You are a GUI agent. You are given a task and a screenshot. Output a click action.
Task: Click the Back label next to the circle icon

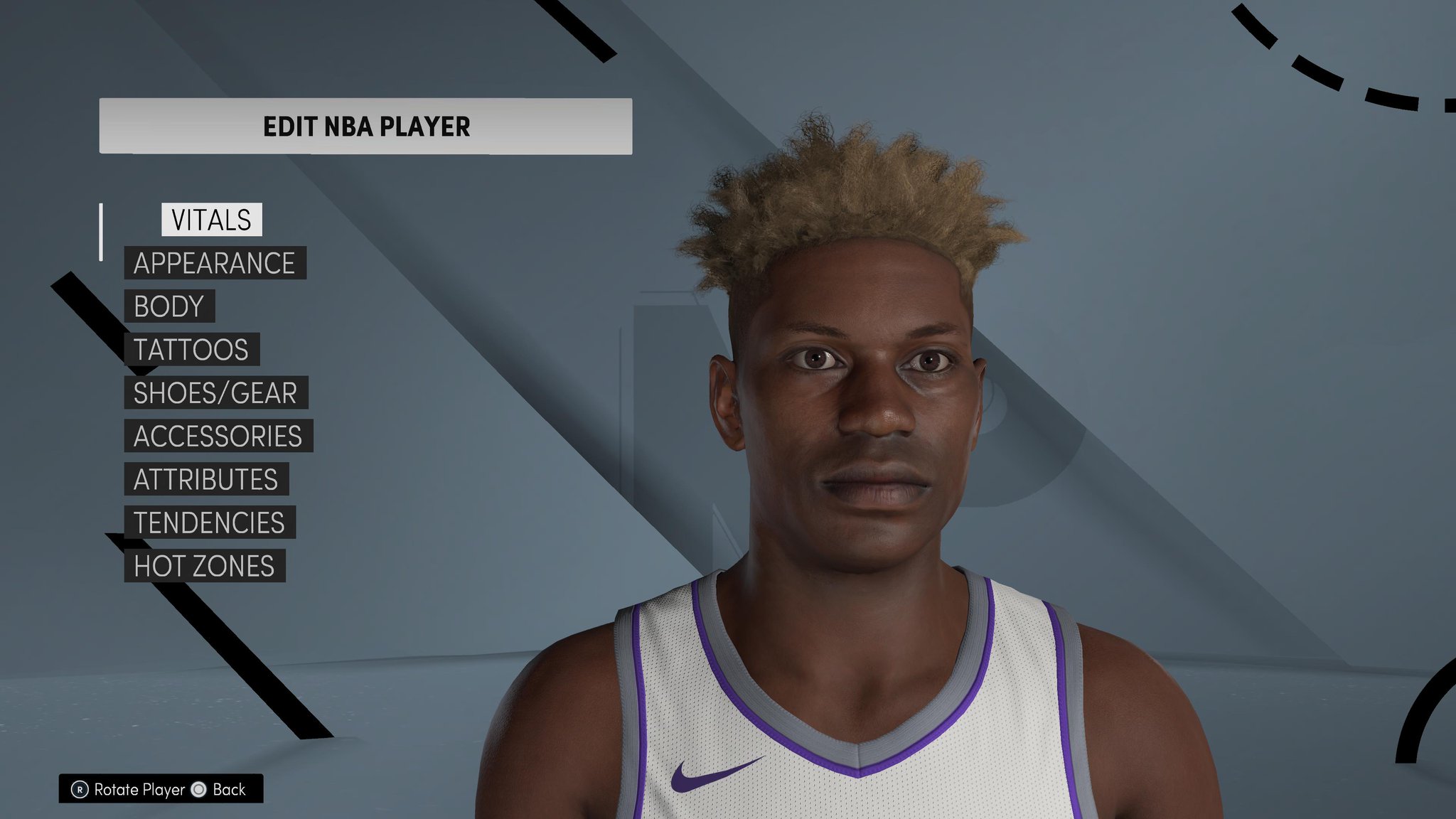click(229, 789)
